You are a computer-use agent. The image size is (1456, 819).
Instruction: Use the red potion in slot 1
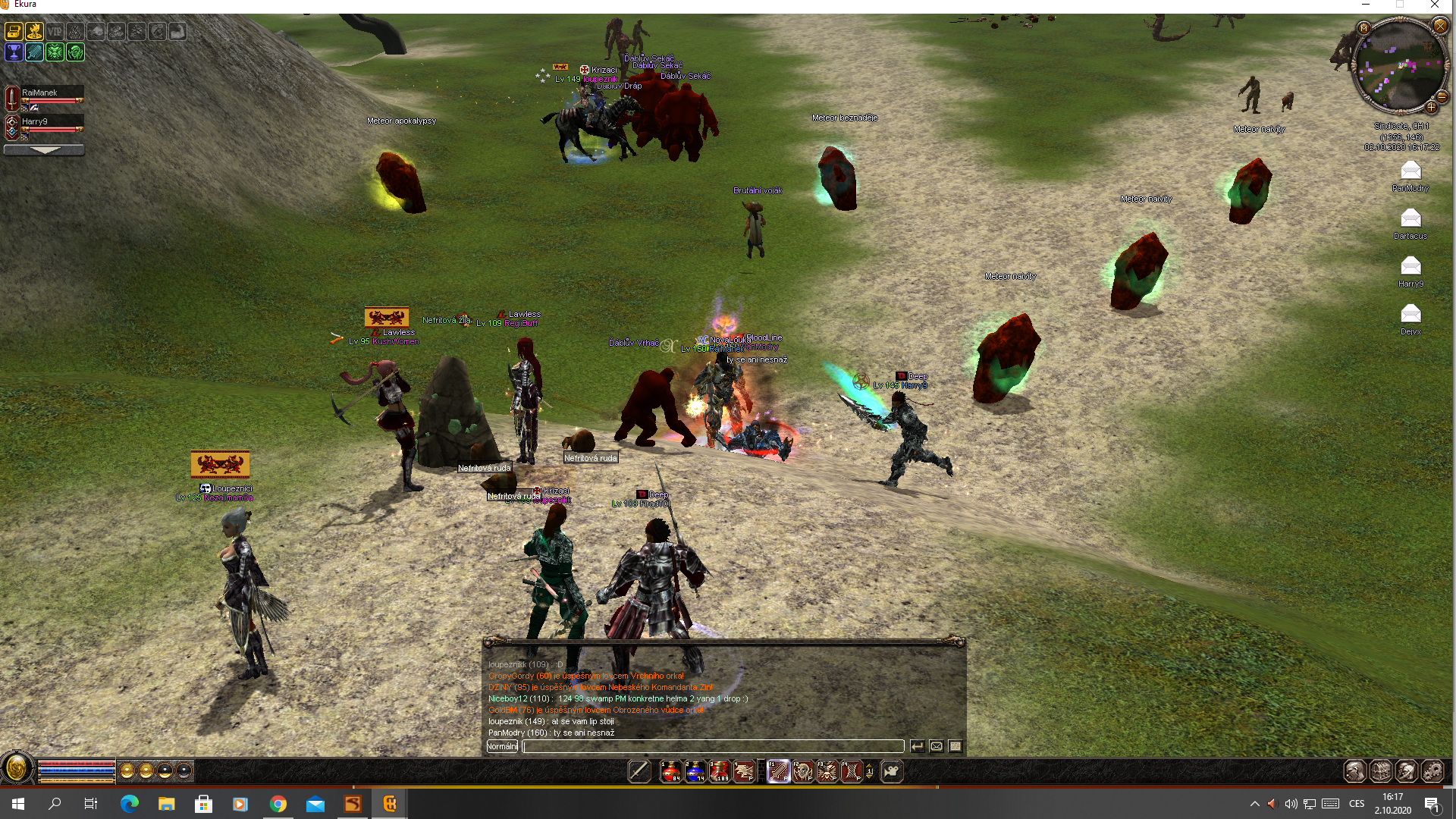coord(670,771)
